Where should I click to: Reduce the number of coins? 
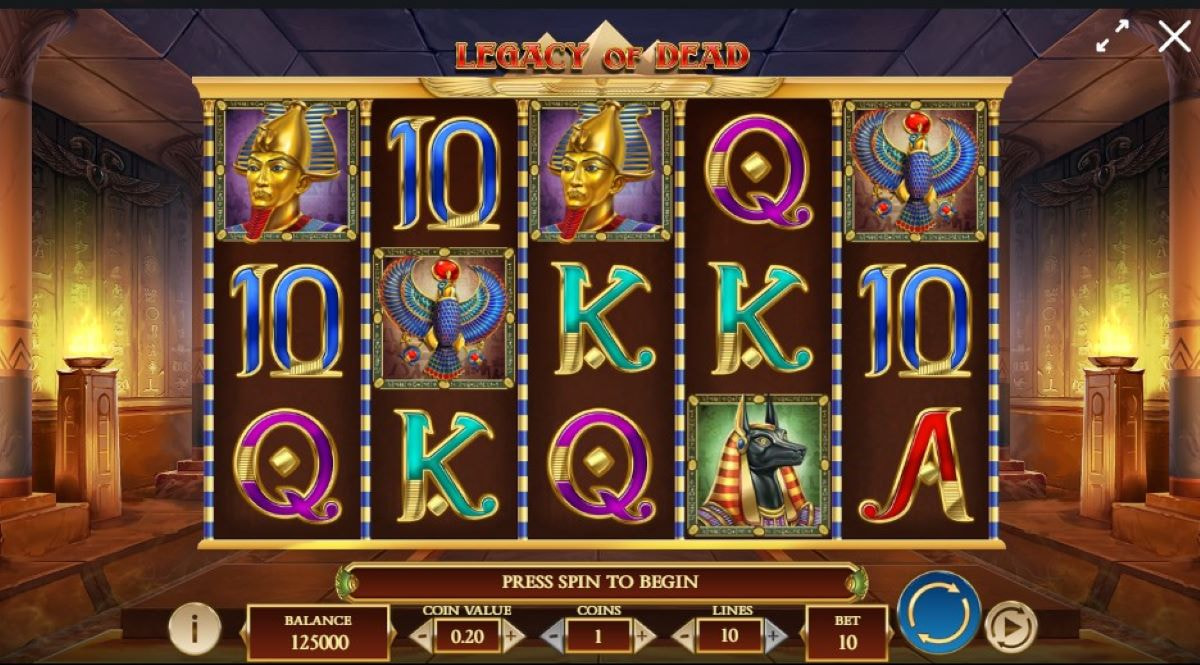click(x=553, y=636)
